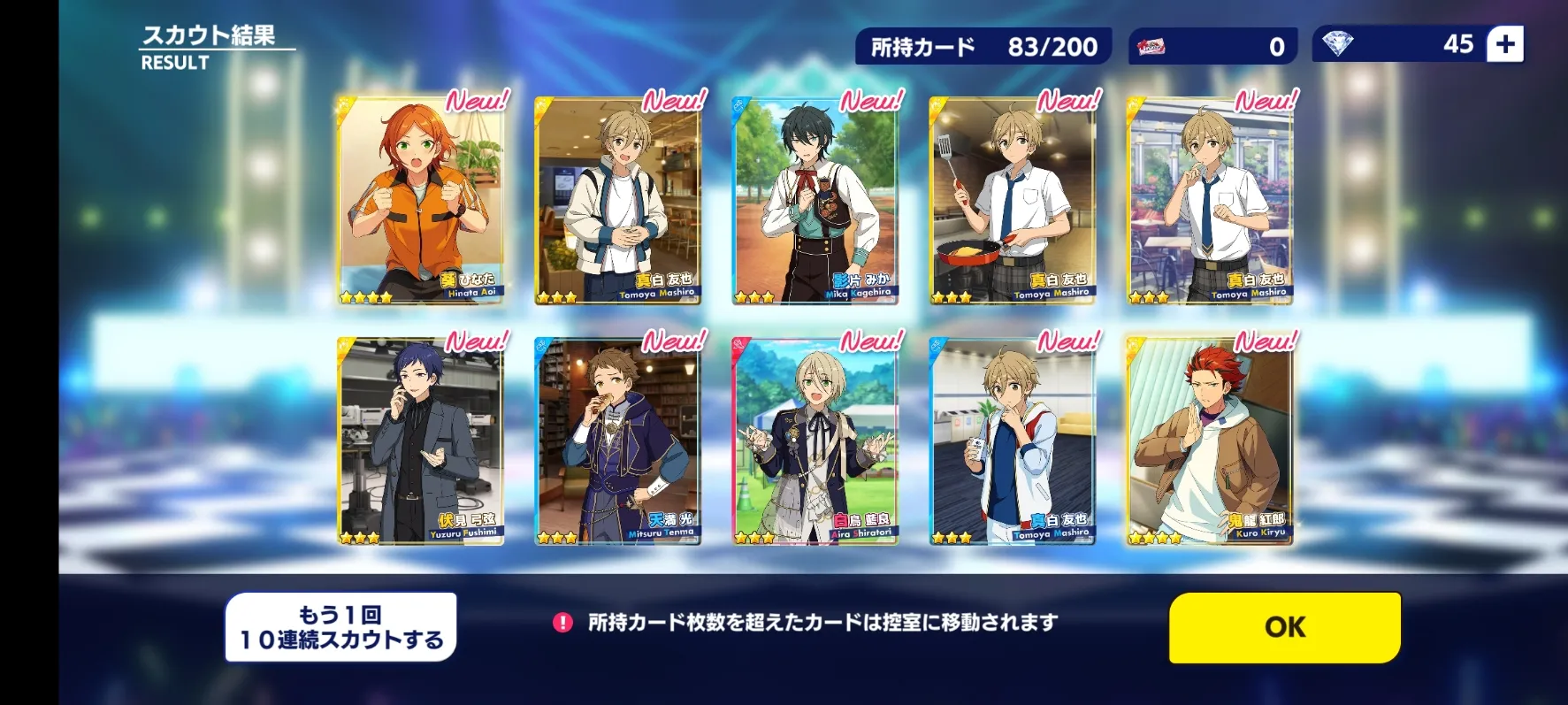
Task: Inspect the Yuzuru Fushimi card
Action: point(421,441)
